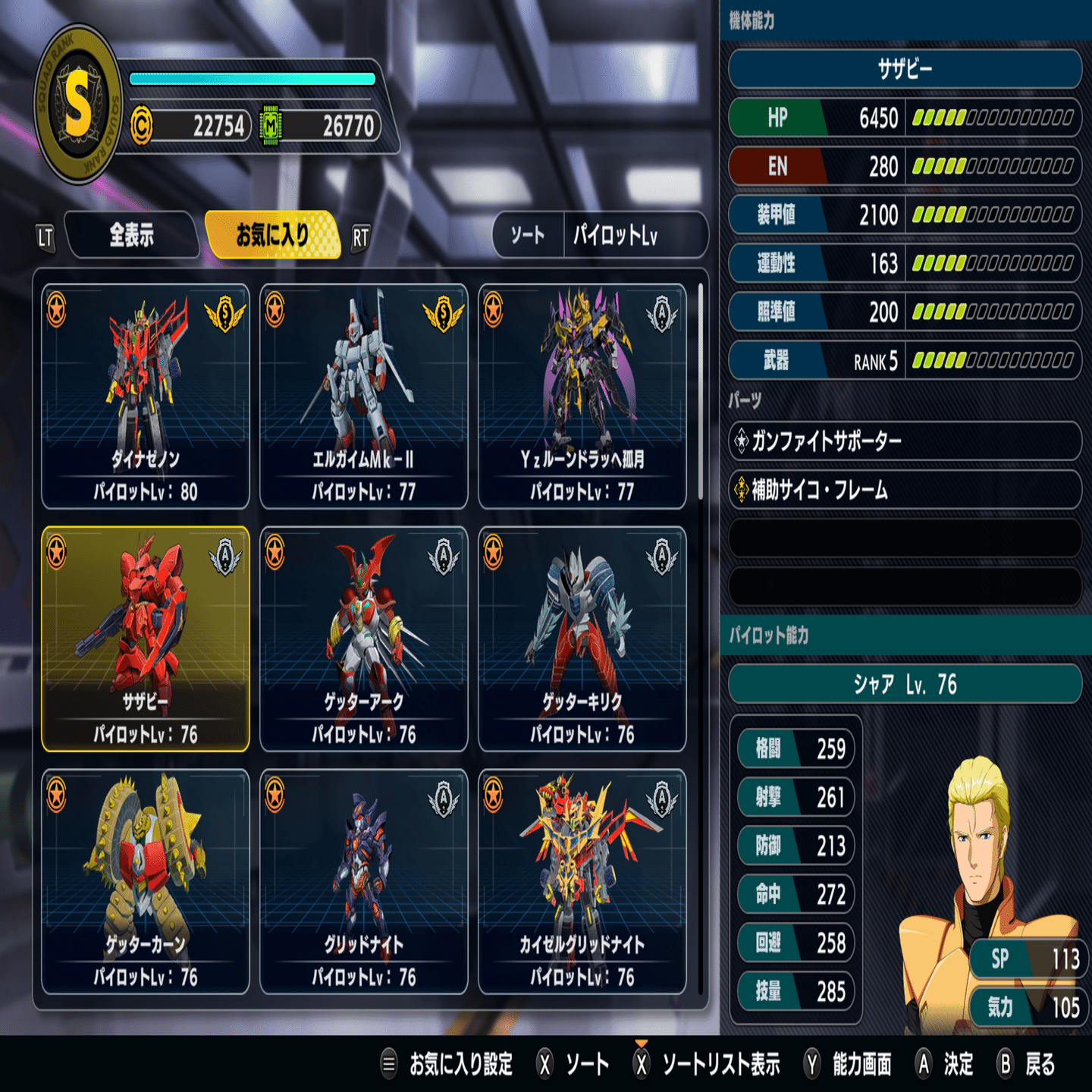The height and width of the screenshot is (1092, 1092).
Task: Choose the カイゼルグリッドナイト unit card
Action: pyautogui.click(x=582, y=881)
